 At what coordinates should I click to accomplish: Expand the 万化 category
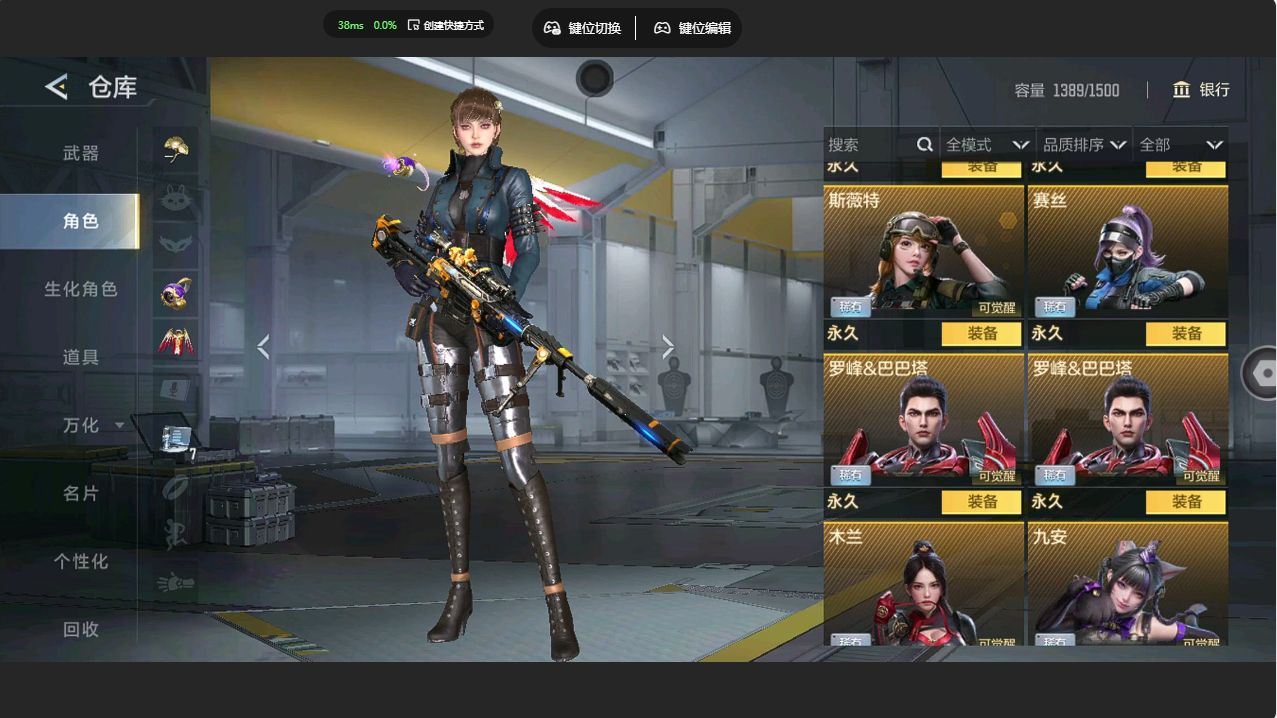pos(92,425)
